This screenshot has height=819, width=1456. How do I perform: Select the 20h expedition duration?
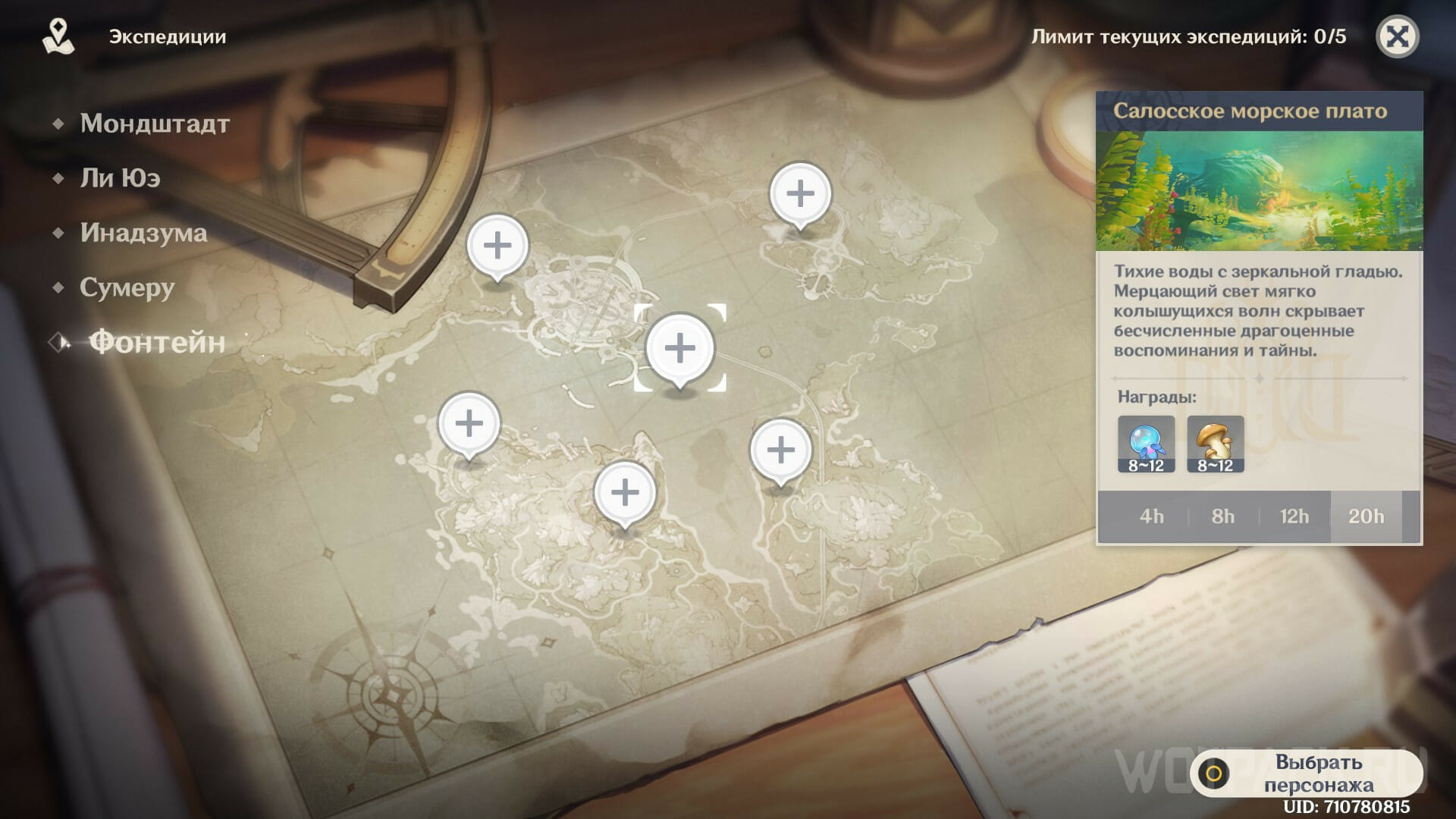point(1366,516)
